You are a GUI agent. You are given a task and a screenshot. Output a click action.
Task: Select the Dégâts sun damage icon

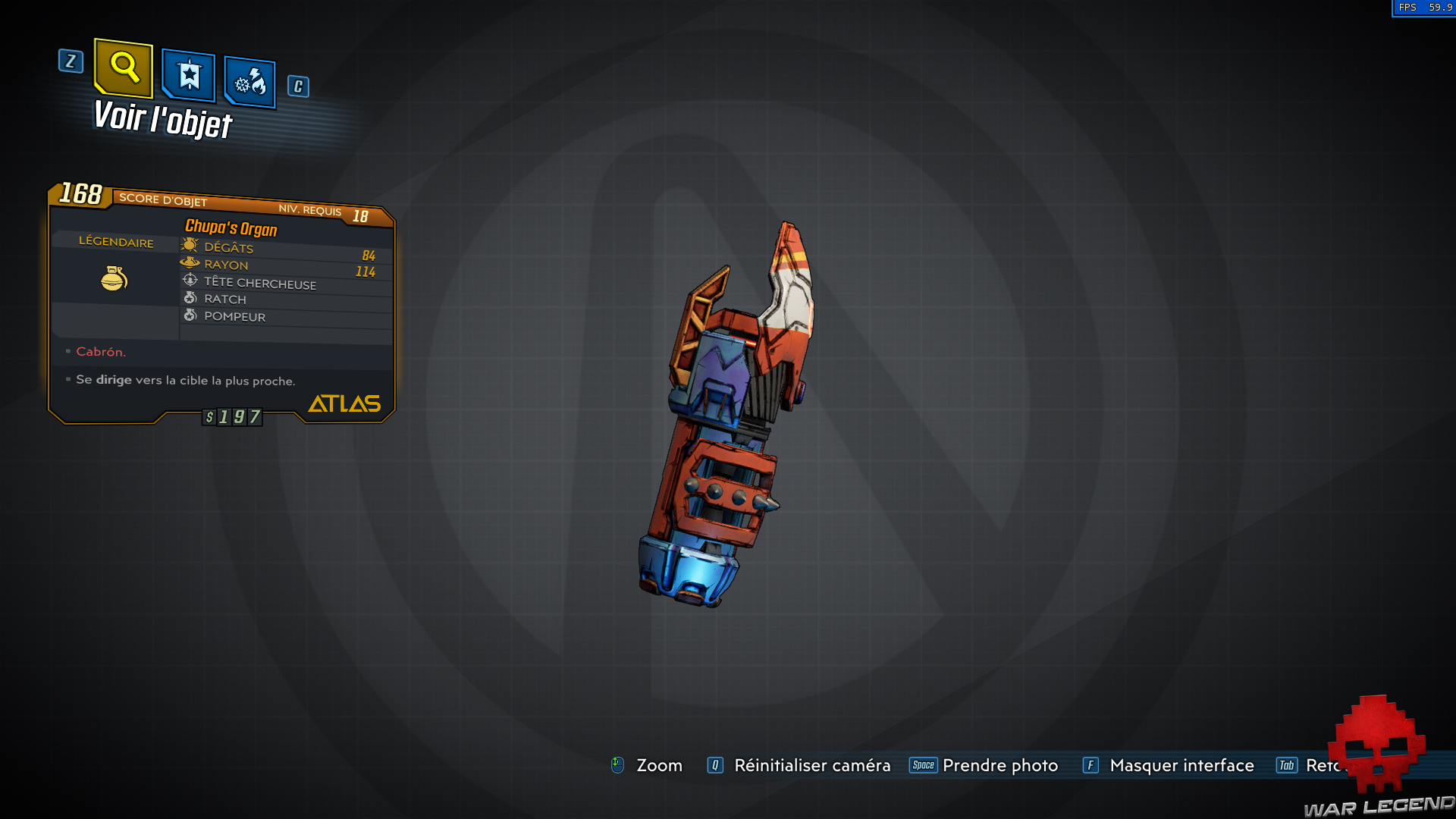pyautogui.click(x=190, y=245)
